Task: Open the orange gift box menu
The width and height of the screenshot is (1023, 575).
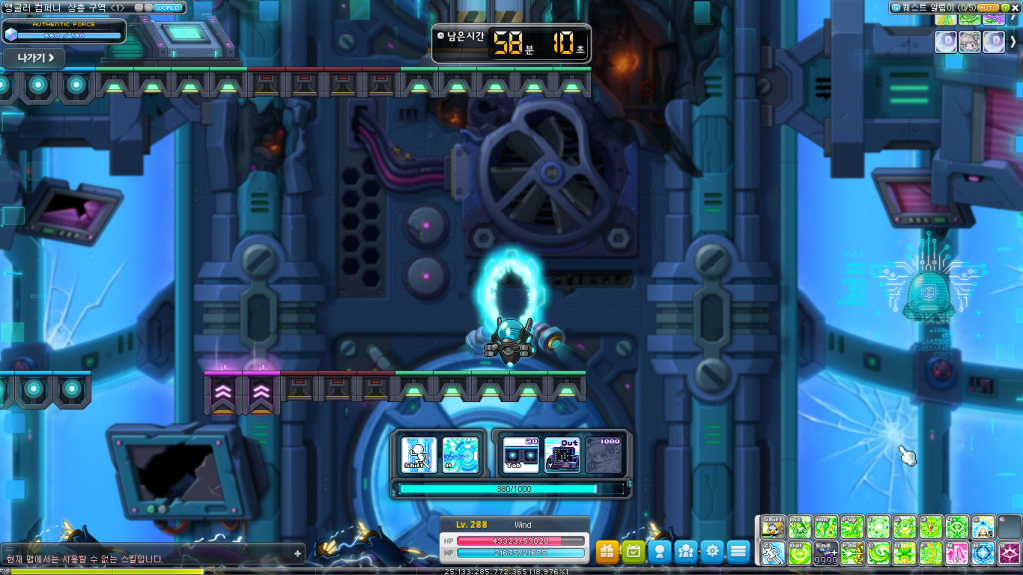Action: point(607,550)
